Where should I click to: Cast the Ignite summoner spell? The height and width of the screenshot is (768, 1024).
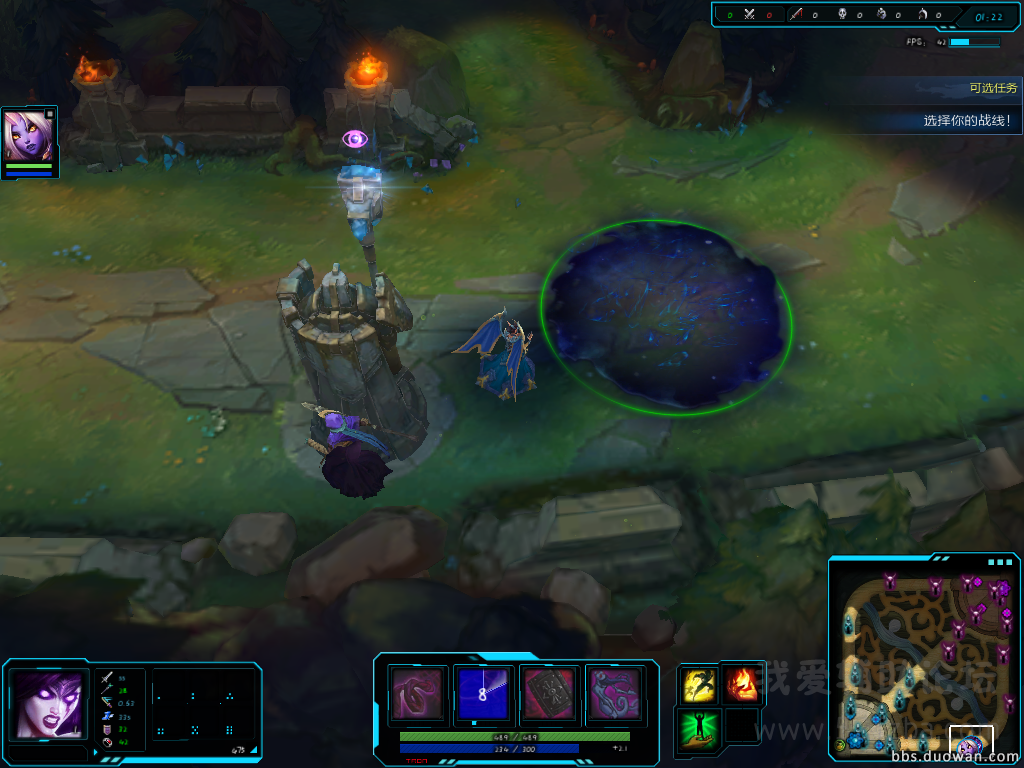pyautogui.click(x=740, y=685)
